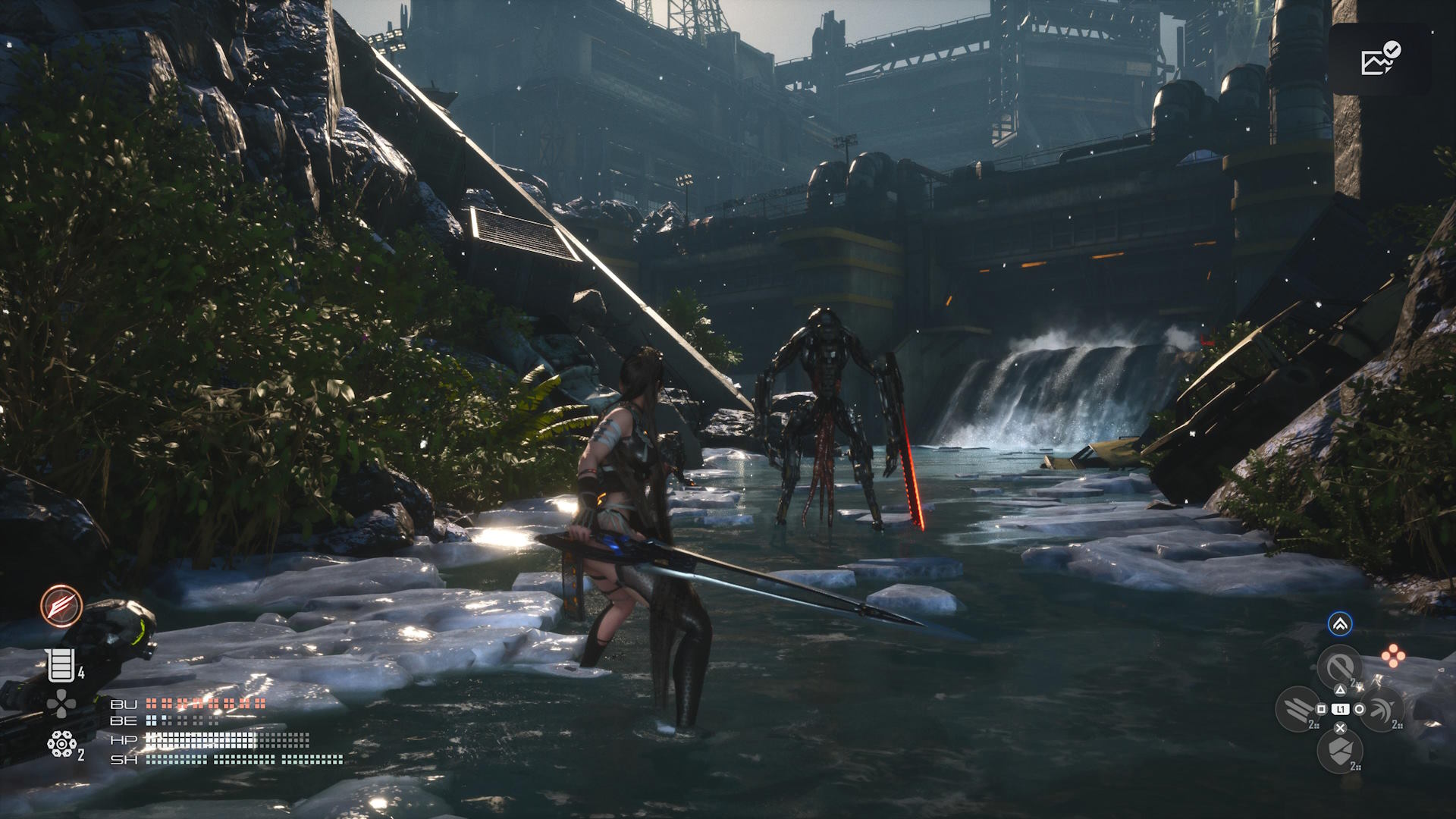Use the curved slash arrow beta skill
The width and height of the screenshot is (1456, 819).
(x=1382, y=709)
